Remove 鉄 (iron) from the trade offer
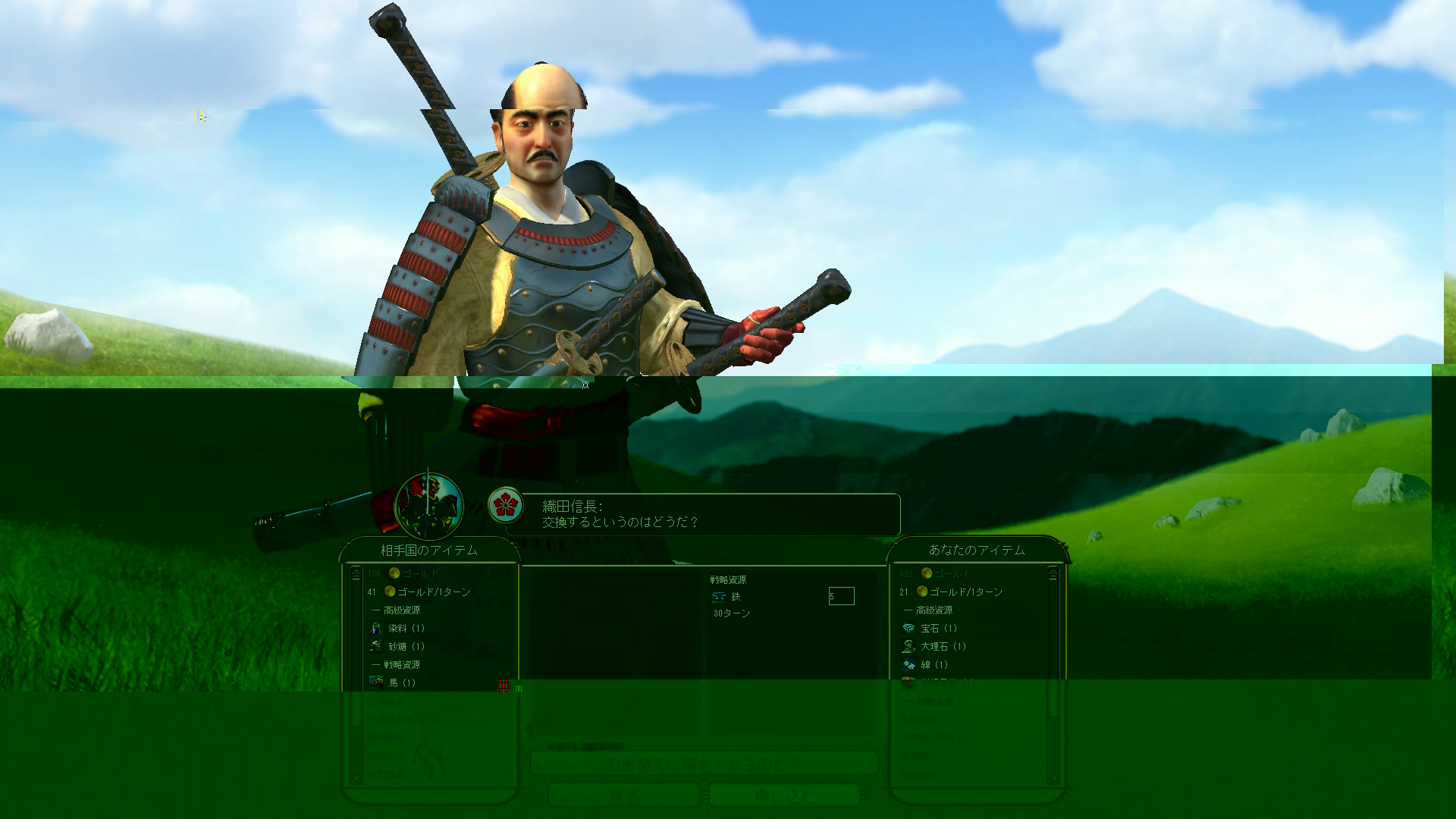Viewport: 1456px width, 819px height. [x=734, y=598]
